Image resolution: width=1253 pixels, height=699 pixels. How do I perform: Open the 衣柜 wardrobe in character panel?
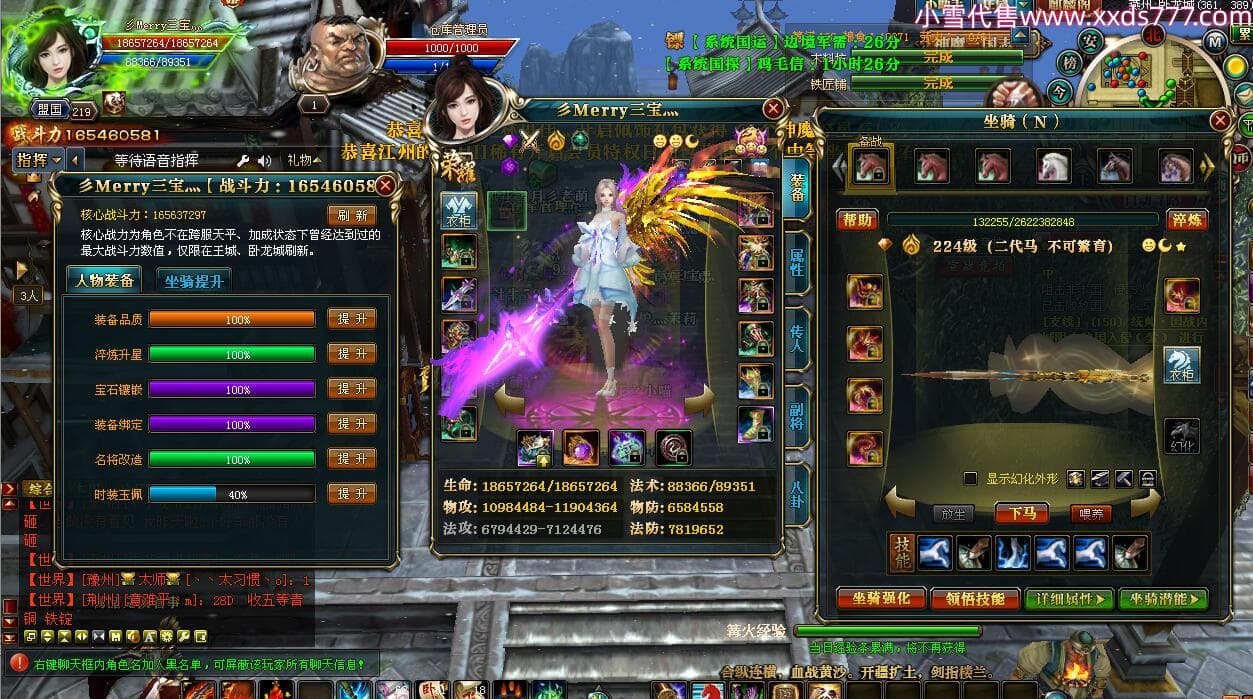pos(459,212)
